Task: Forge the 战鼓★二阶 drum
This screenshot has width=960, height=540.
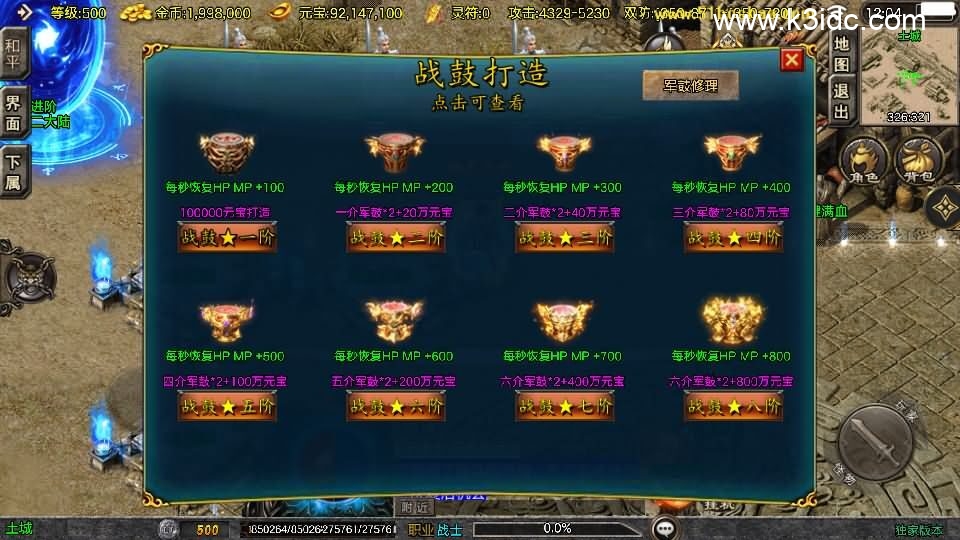Action: pyautogui.click(x=396, y=238)
